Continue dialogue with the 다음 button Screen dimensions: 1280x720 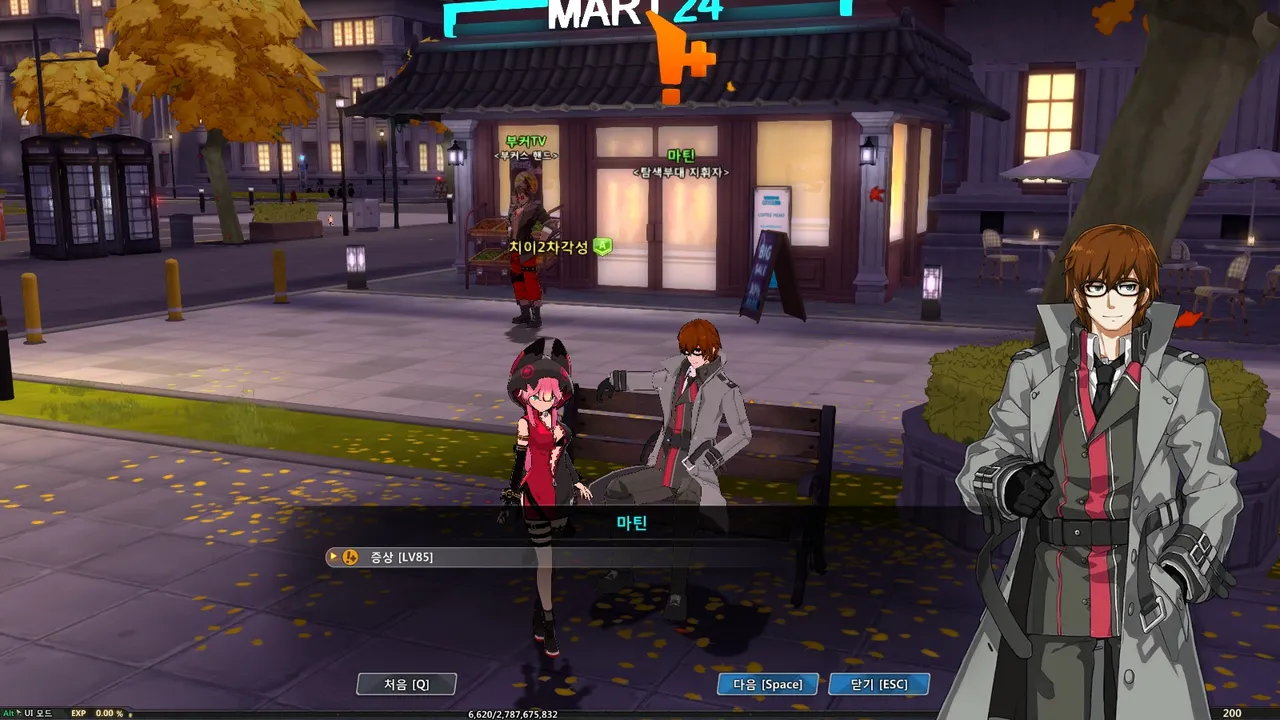coord(767,684)
